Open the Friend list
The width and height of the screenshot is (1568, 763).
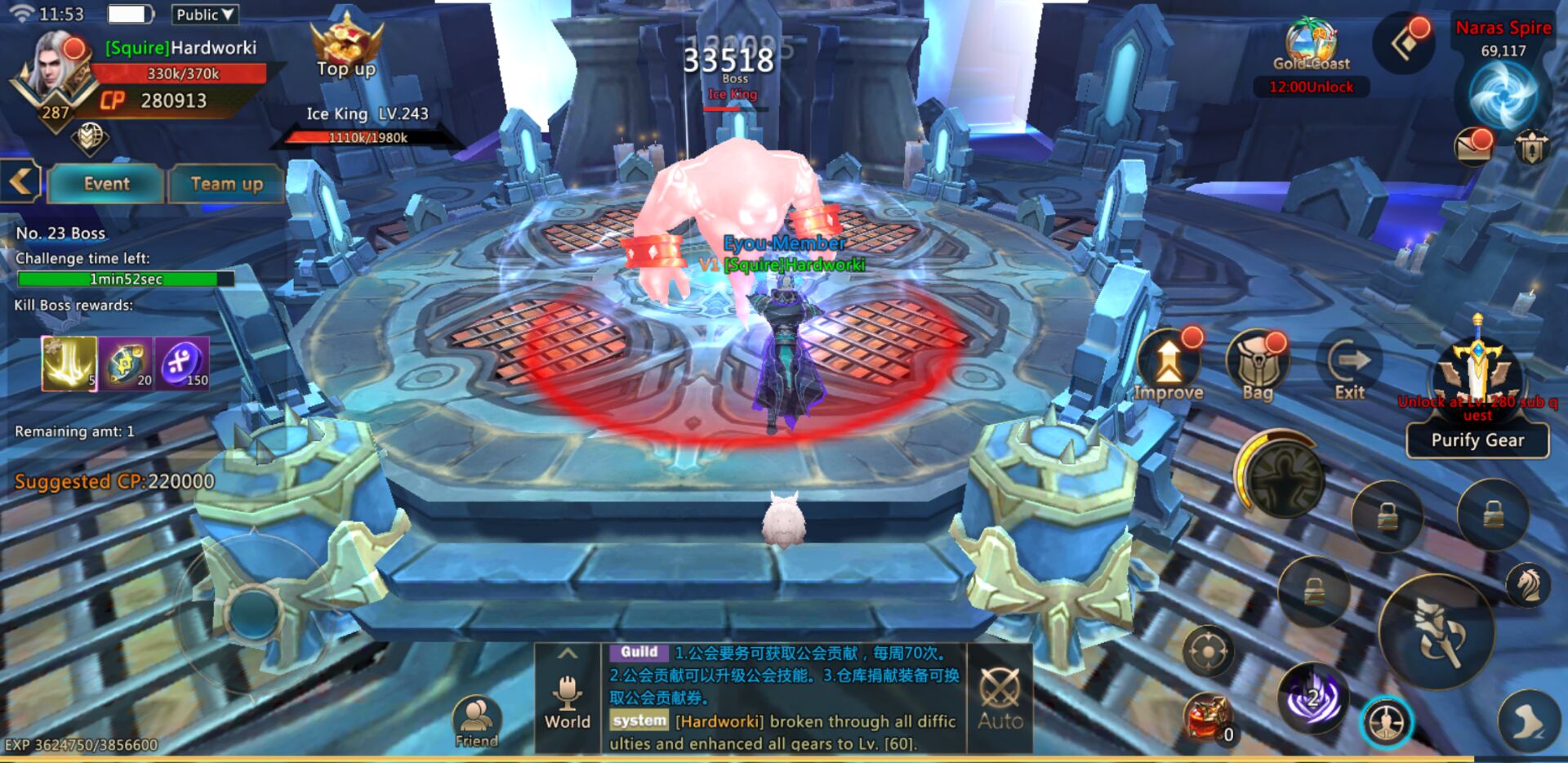(476, 721)
